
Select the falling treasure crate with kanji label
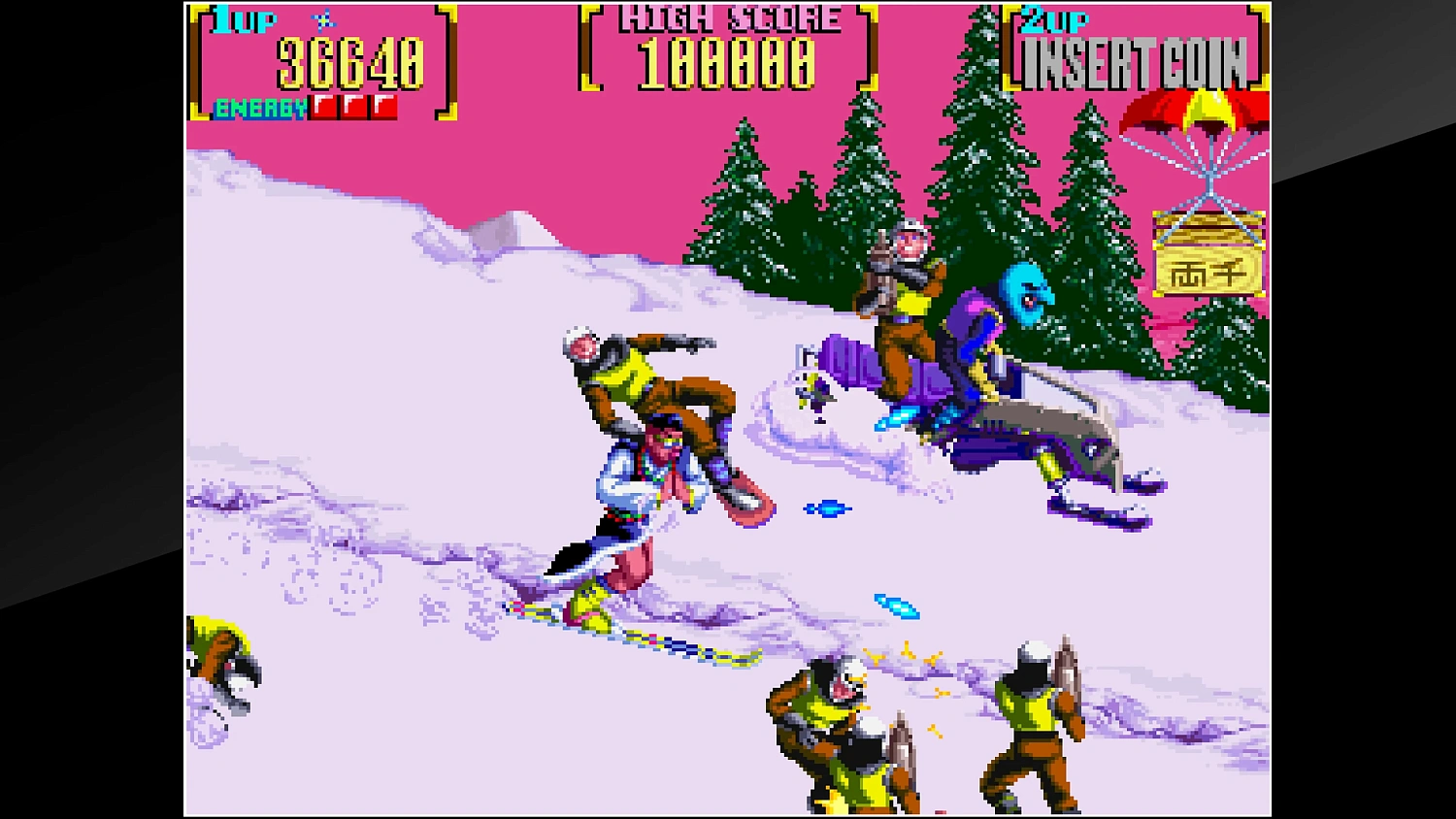coord(1207,257)
